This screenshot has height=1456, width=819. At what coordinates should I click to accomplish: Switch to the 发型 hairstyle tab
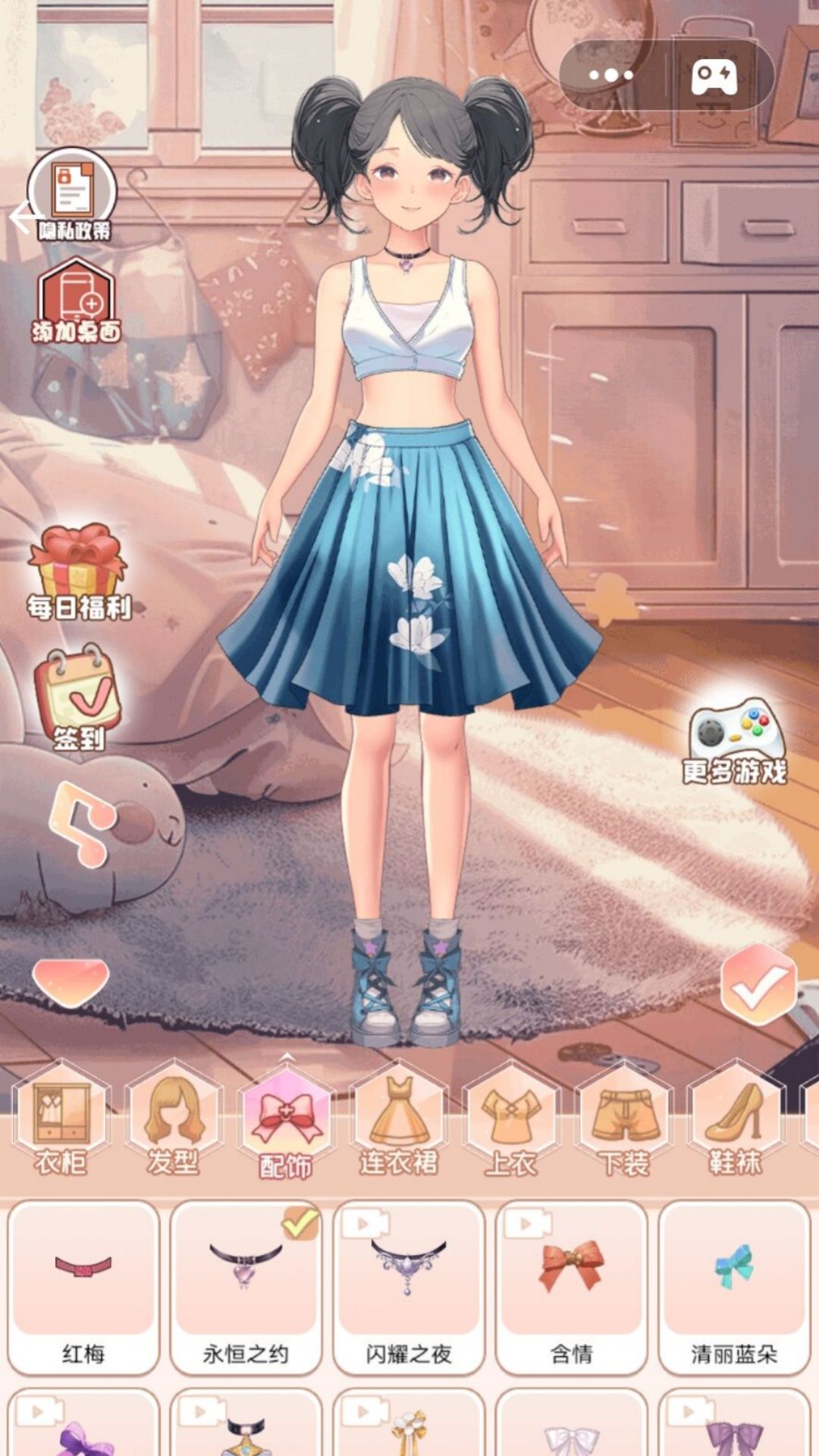(x=174, y=1121)
